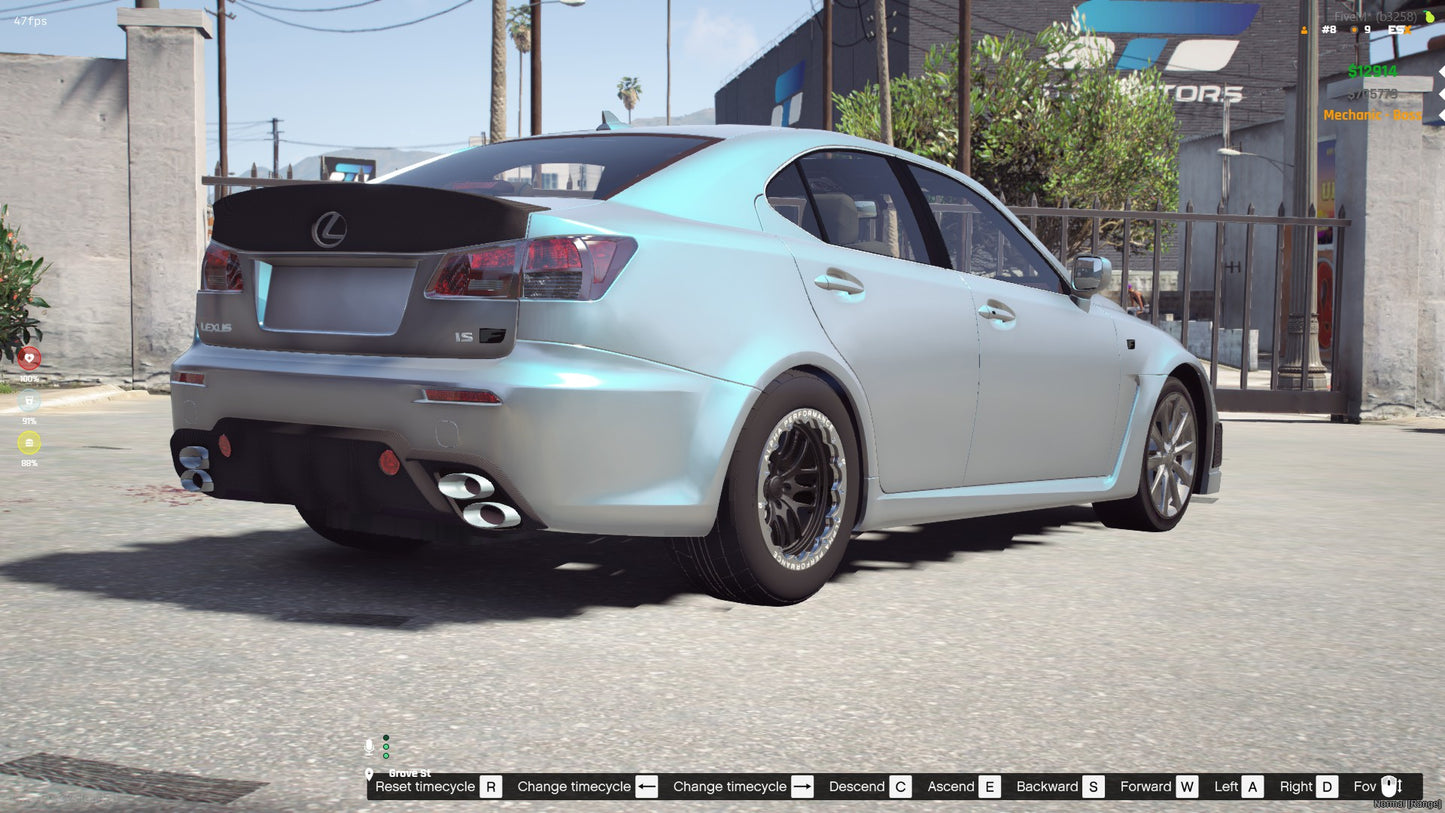Click the health heart status icon
This screenshot has height=813, width=1445.
pos(29,359)
